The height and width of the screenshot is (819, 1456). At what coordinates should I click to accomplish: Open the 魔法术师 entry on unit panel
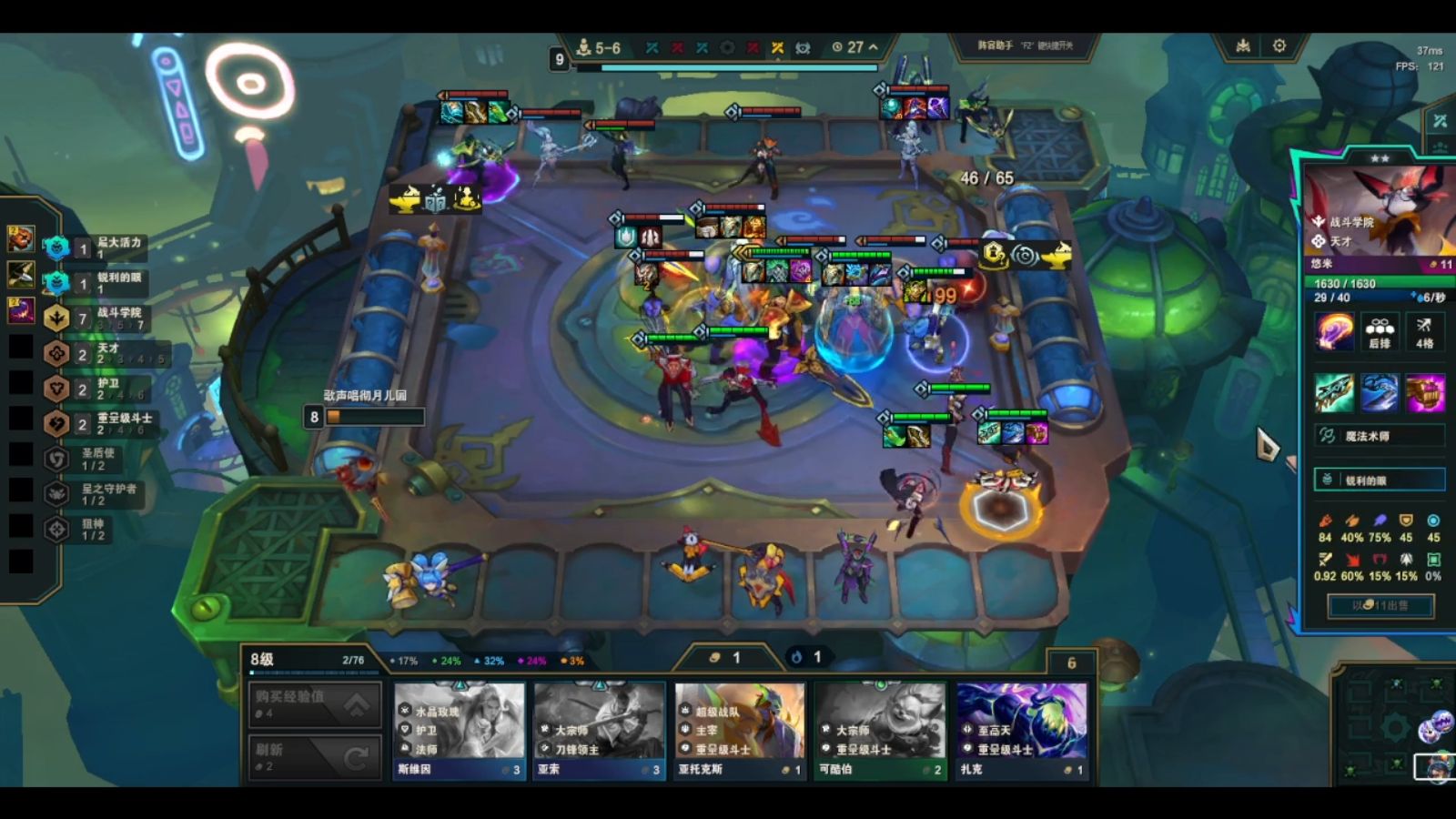click(x=1380, y=436)
